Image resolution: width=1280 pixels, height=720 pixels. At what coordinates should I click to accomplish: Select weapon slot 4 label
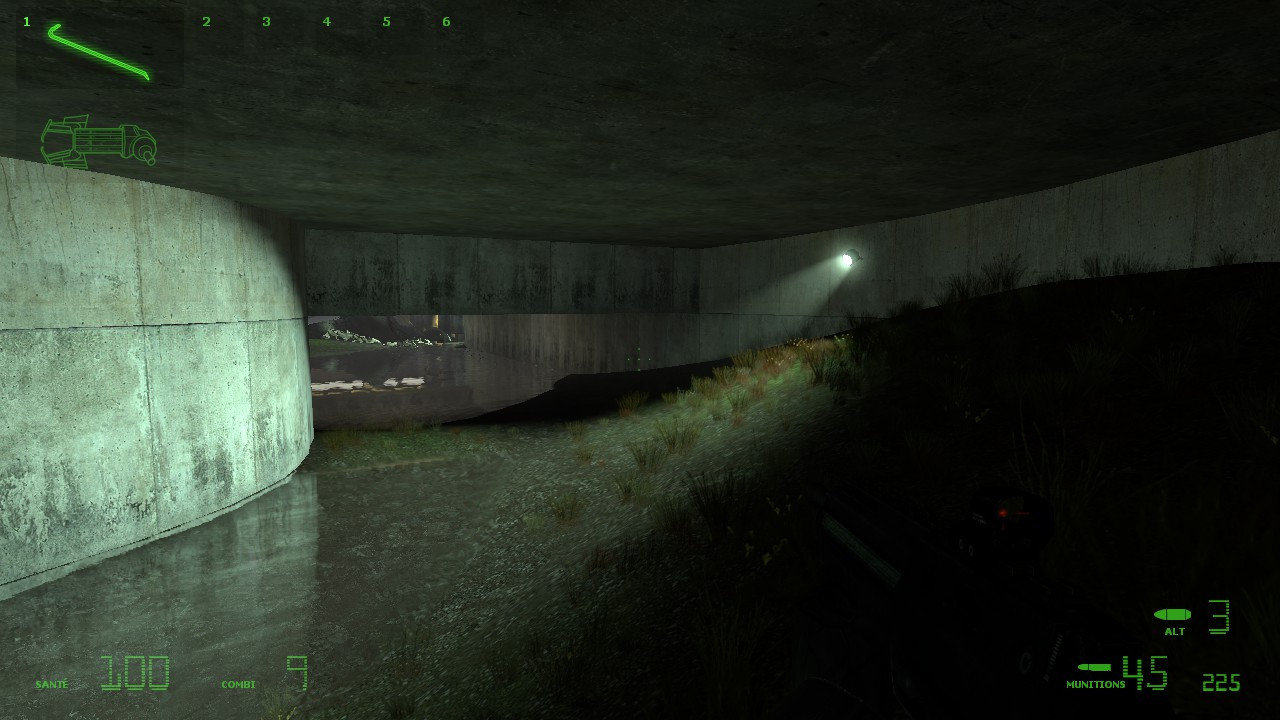(327, 20)
